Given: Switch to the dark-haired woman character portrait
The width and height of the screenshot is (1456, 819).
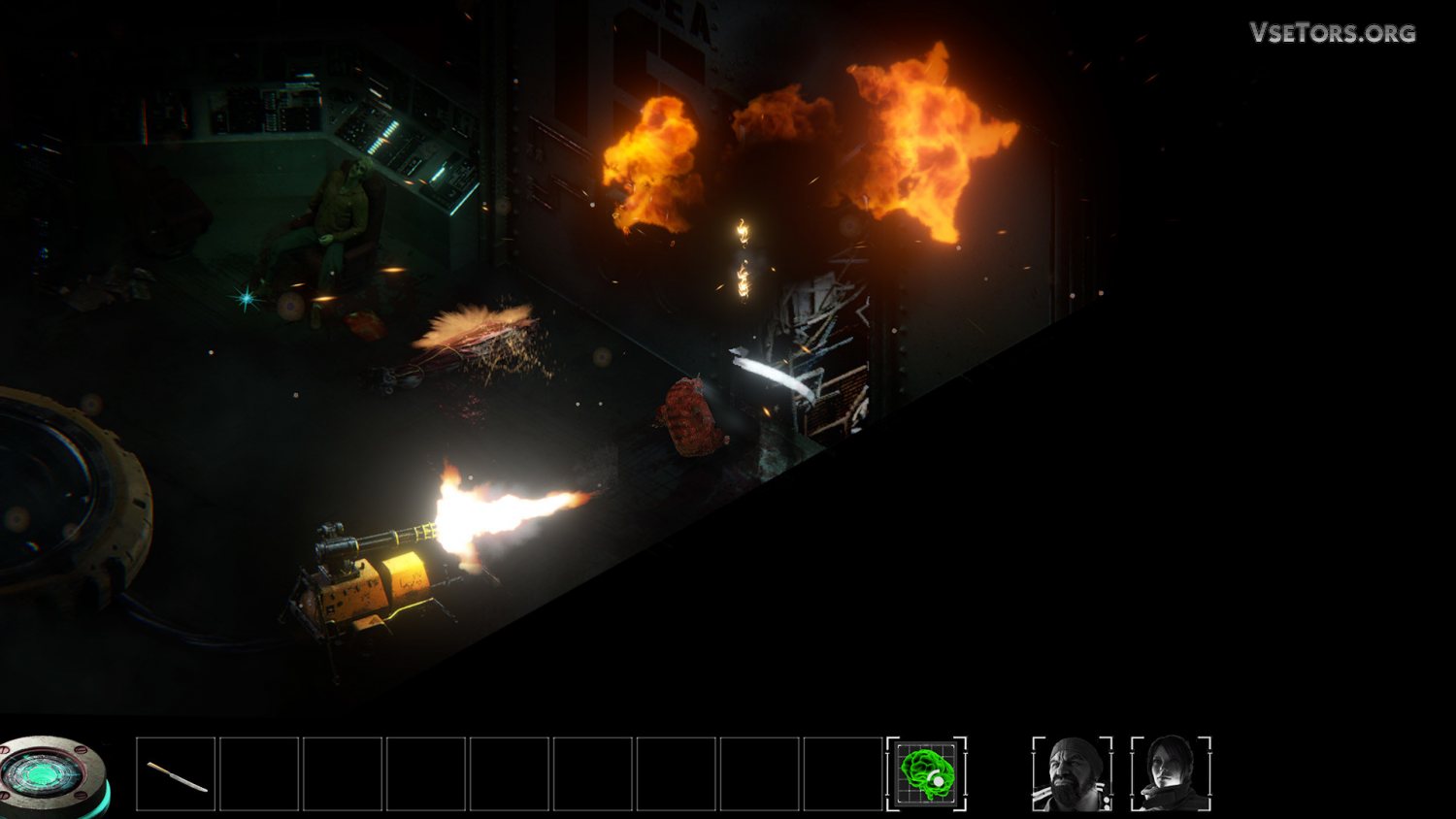Looking at the screenshot, I should 1171,773.
